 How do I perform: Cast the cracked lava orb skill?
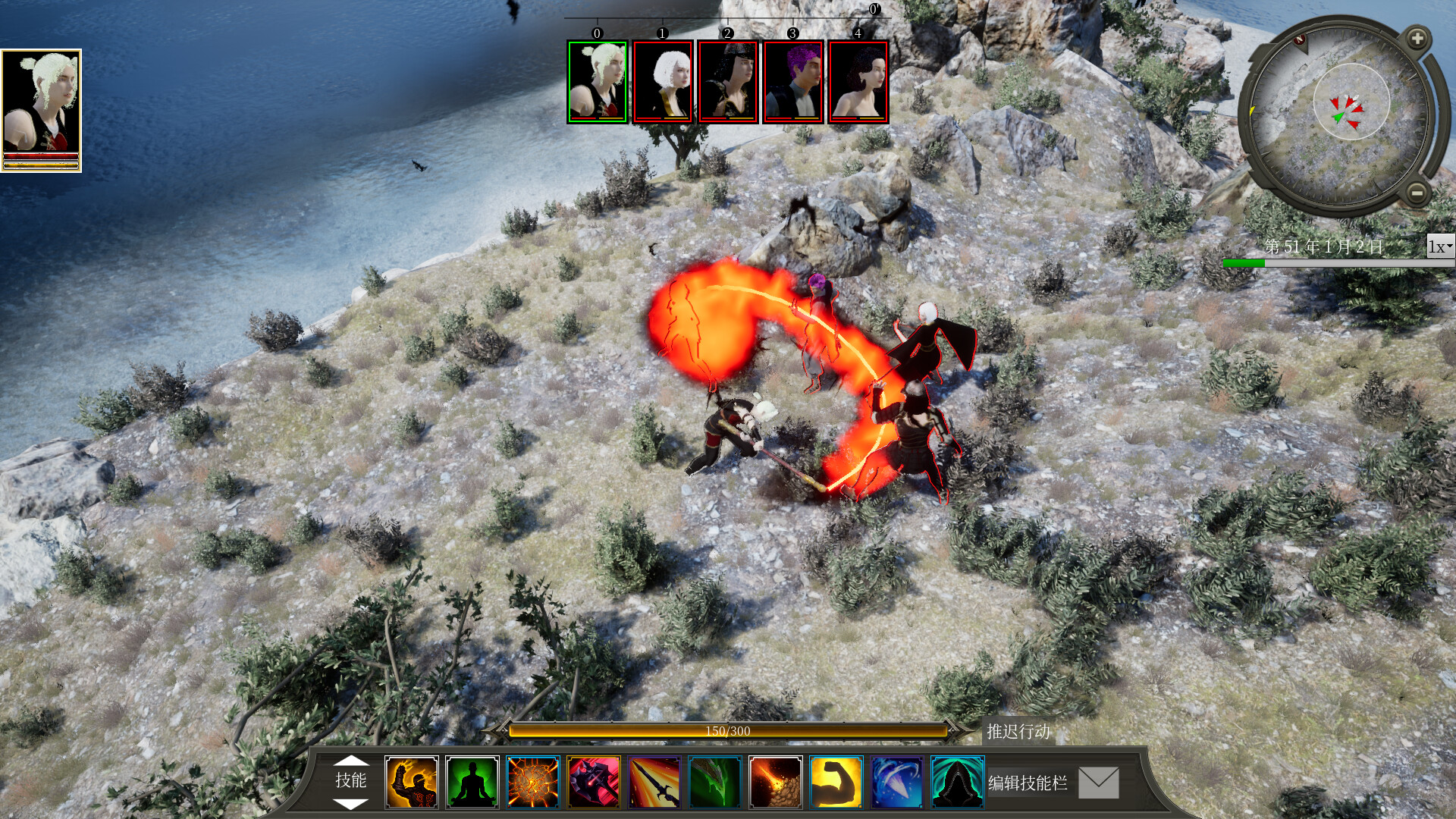[533, 782]
